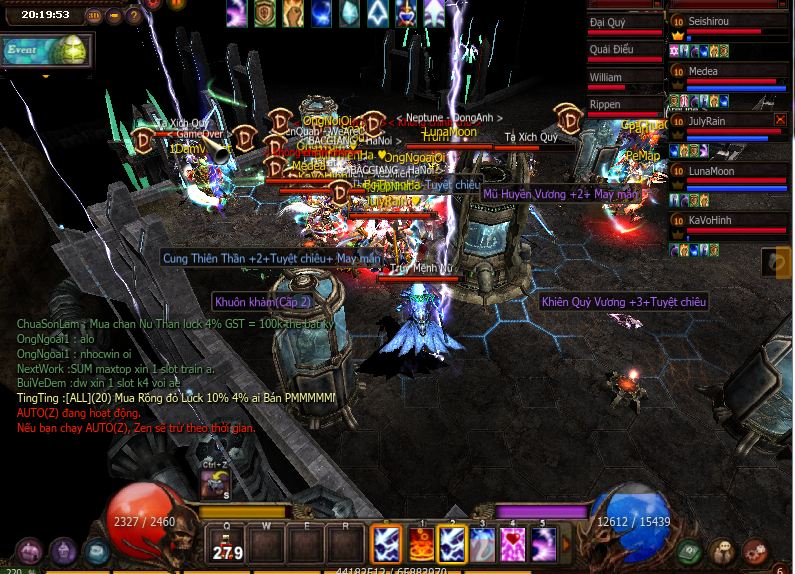Open the Ctrl+Z auto-play icon

(x=215, y=482)
